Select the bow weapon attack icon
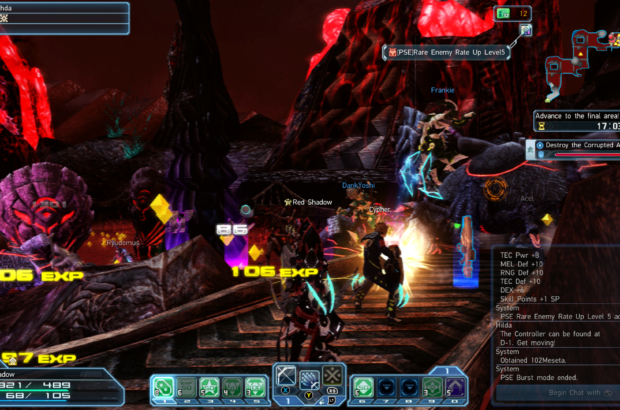The width and height of the screenshot is (620, 410). 287,378
